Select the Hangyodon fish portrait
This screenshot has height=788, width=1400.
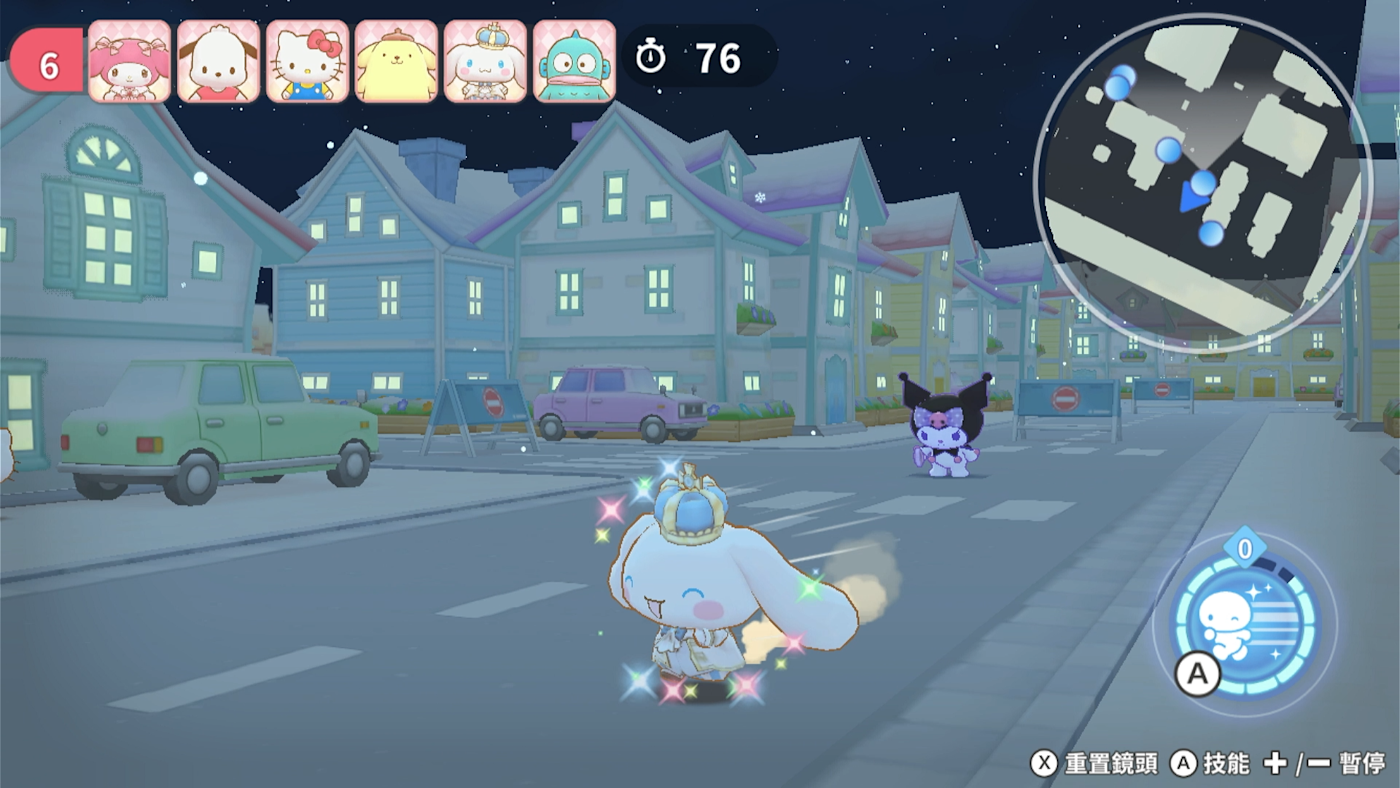pyautogui.click(x=575, y=62)
